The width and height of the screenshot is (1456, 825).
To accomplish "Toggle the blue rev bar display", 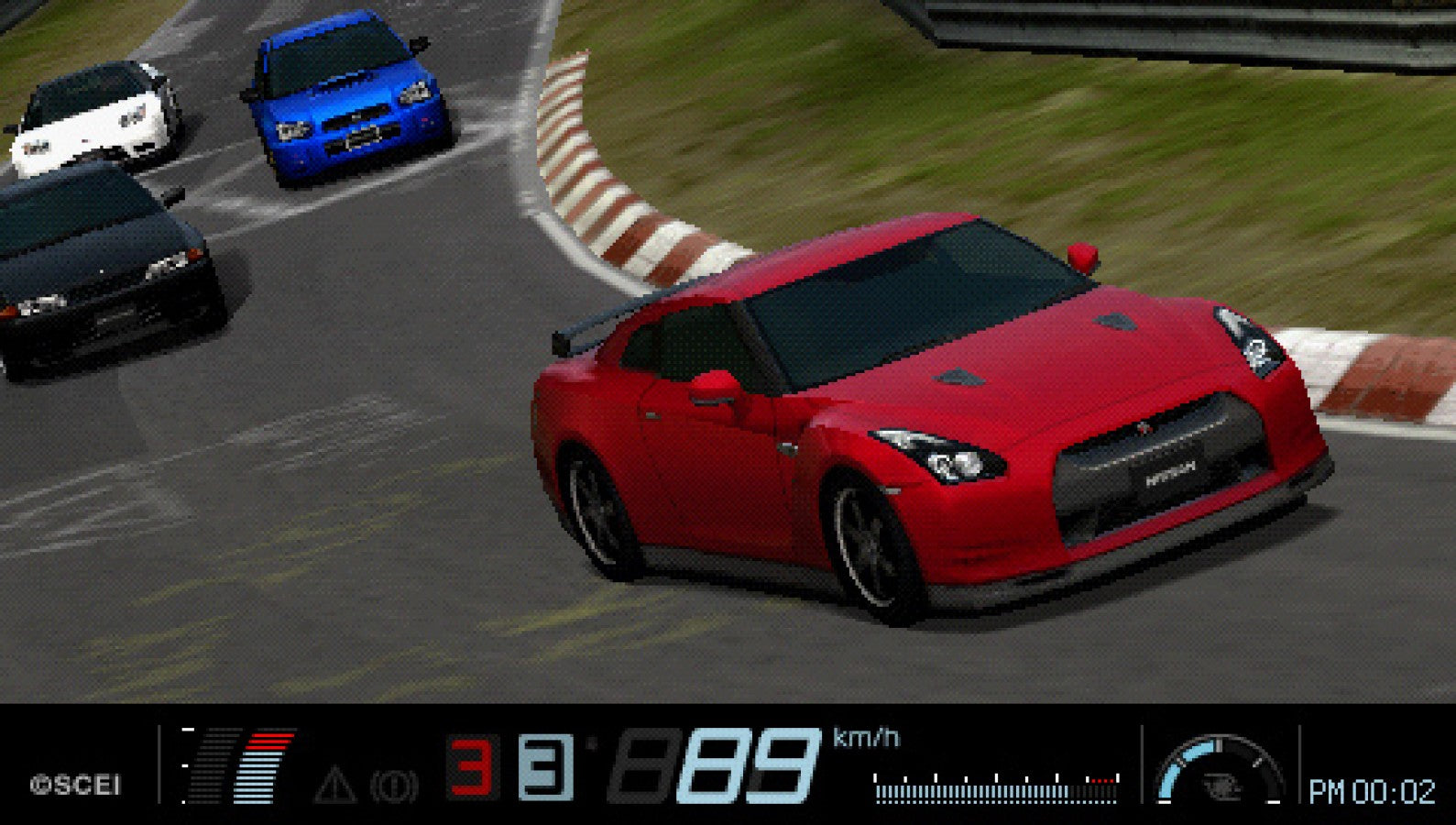I will point(257,779).
